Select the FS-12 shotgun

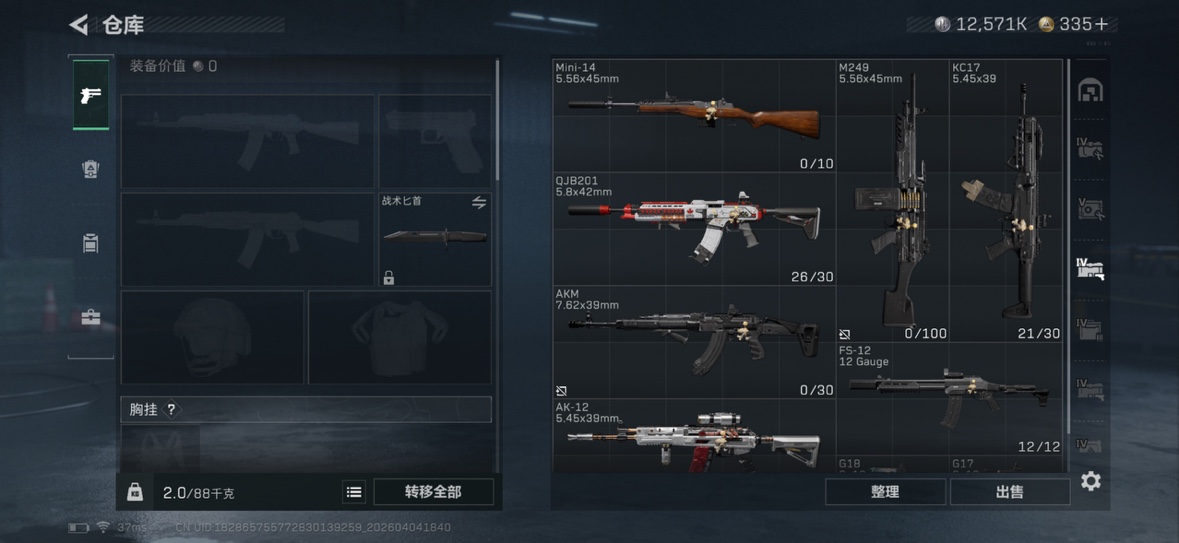(948, 398)
